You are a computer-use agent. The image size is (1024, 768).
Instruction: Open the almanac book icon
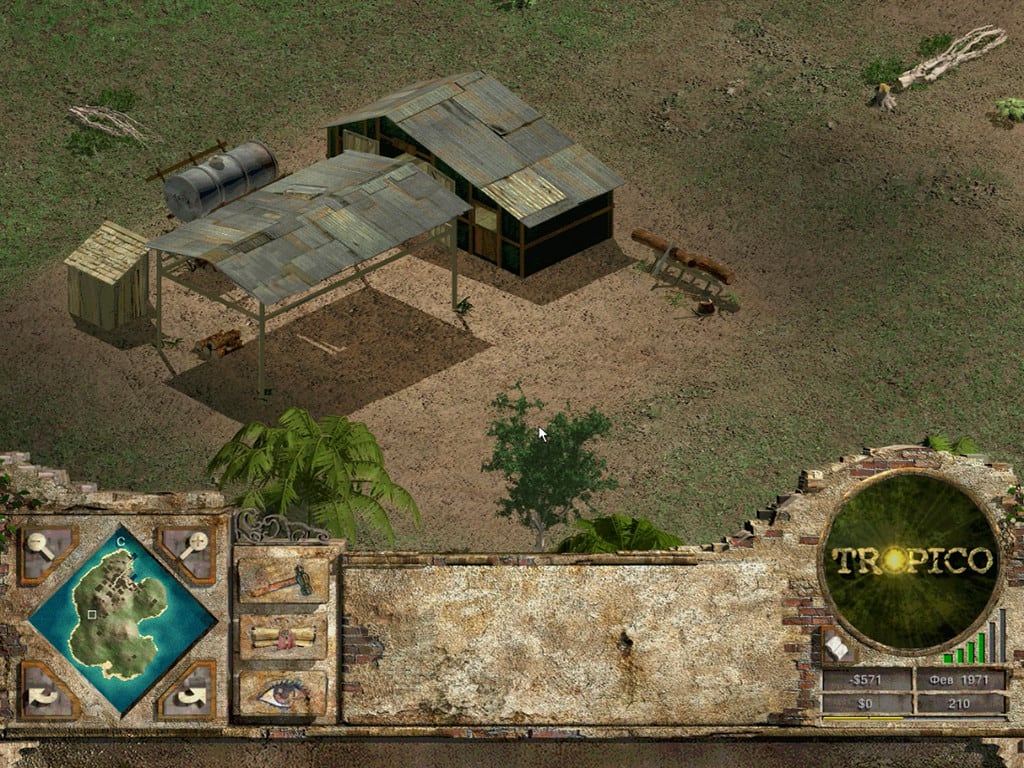pos(836,648)
